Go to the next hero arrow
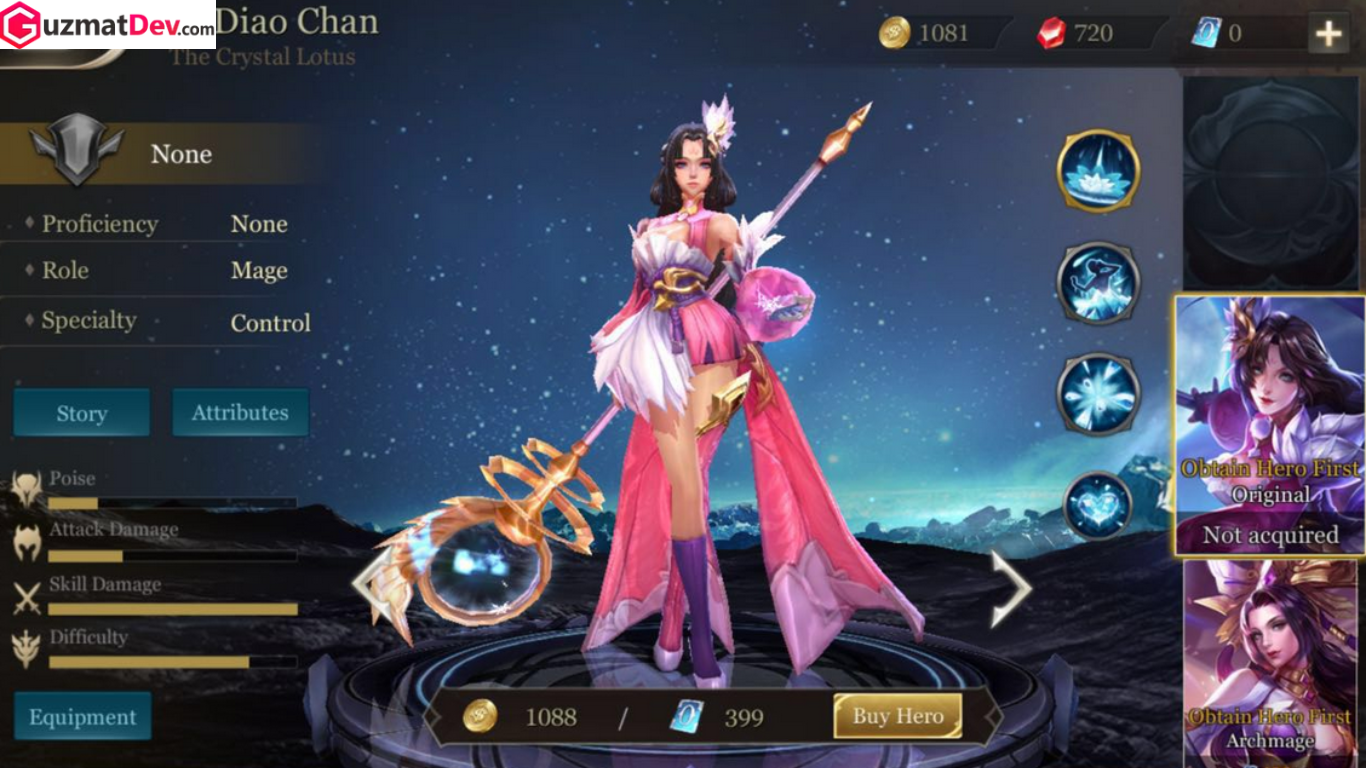Image resolution: width=1366 pixels, height=768 pixels. pyautogui.click(x=1010, y=588)
